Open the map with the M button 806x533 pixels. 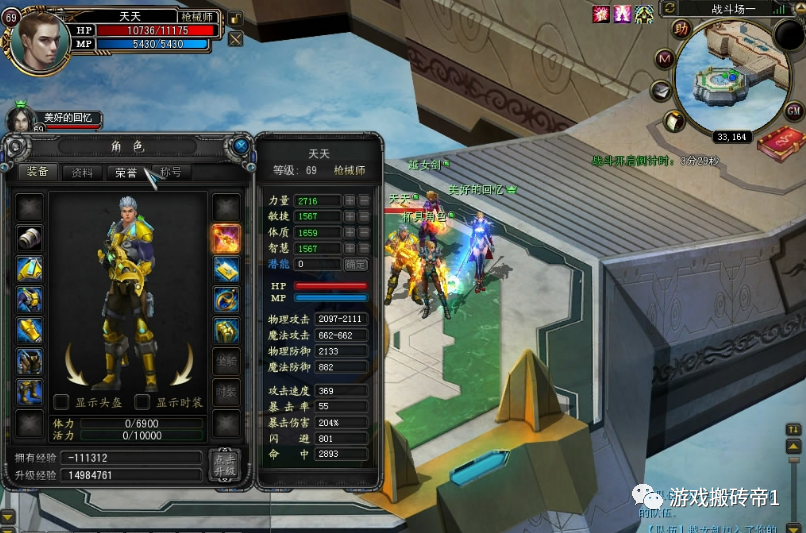click(x=663, y=59)
